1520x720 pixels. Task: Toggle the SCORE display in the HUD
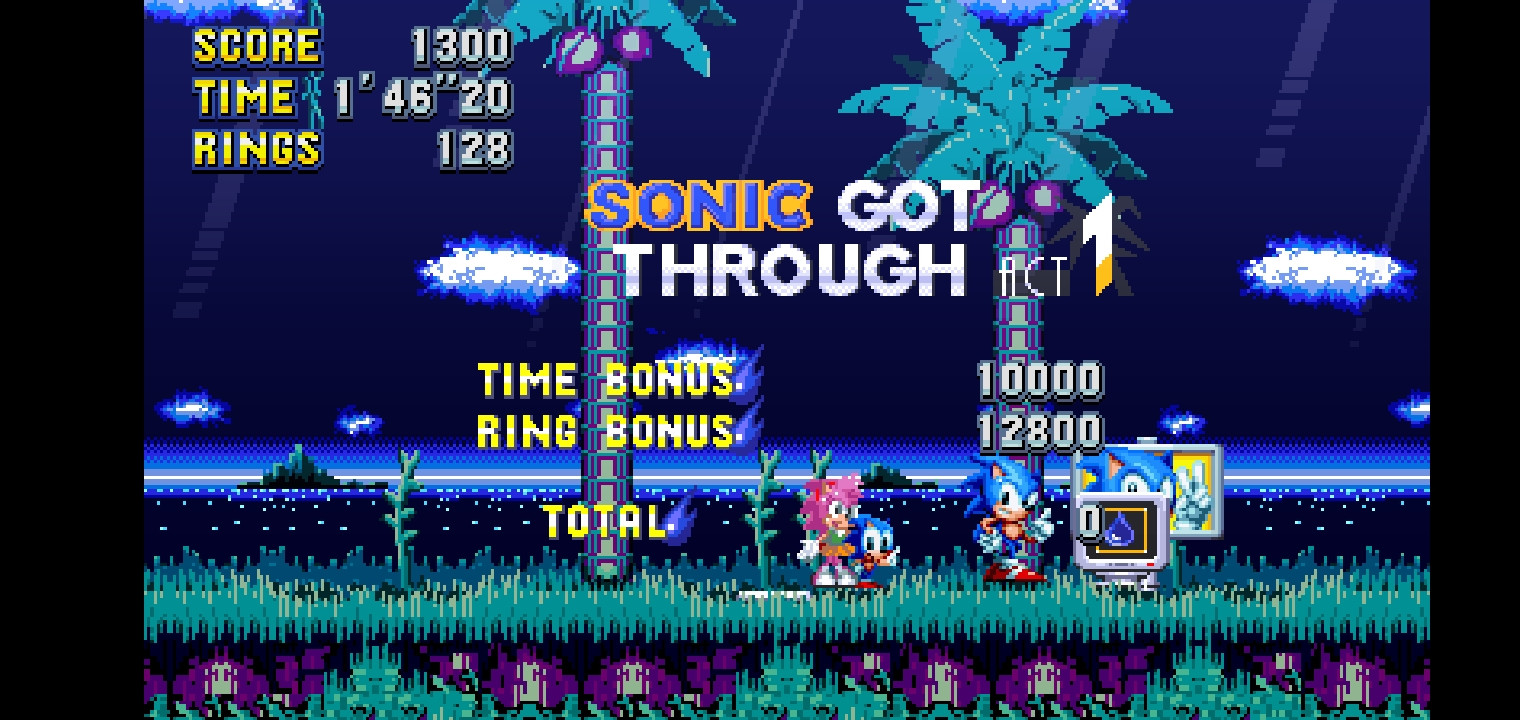pyautogui.click(x=255, y=43)
